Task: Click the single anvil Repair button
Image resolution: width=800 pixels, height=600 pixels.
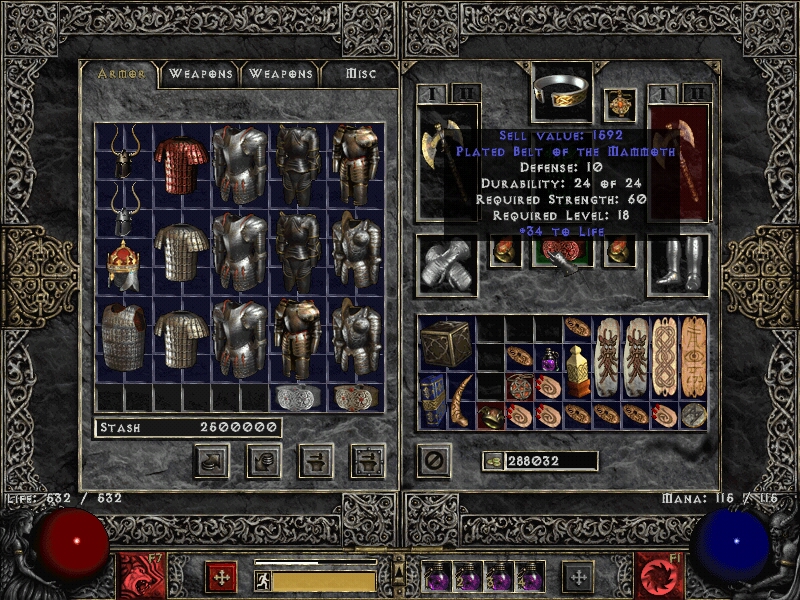Action: (x=316, y=460)
